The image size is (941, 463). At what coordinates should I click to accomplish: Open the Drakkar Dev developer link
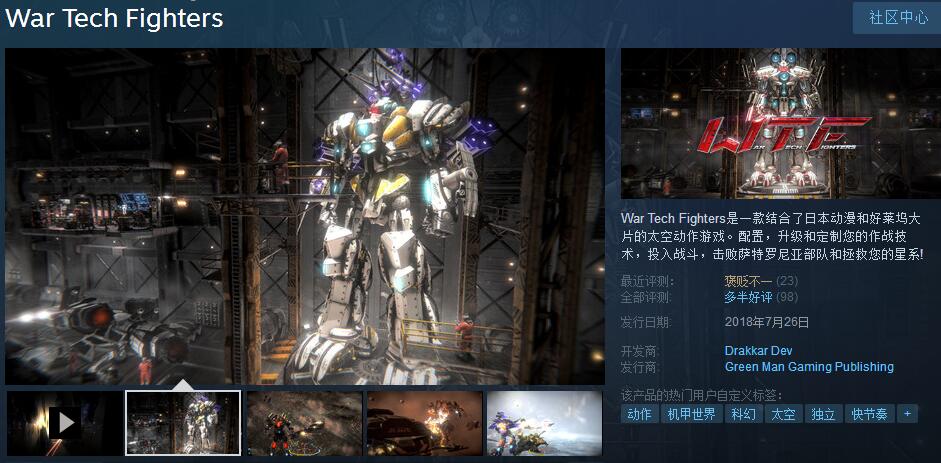pos(758,351)
